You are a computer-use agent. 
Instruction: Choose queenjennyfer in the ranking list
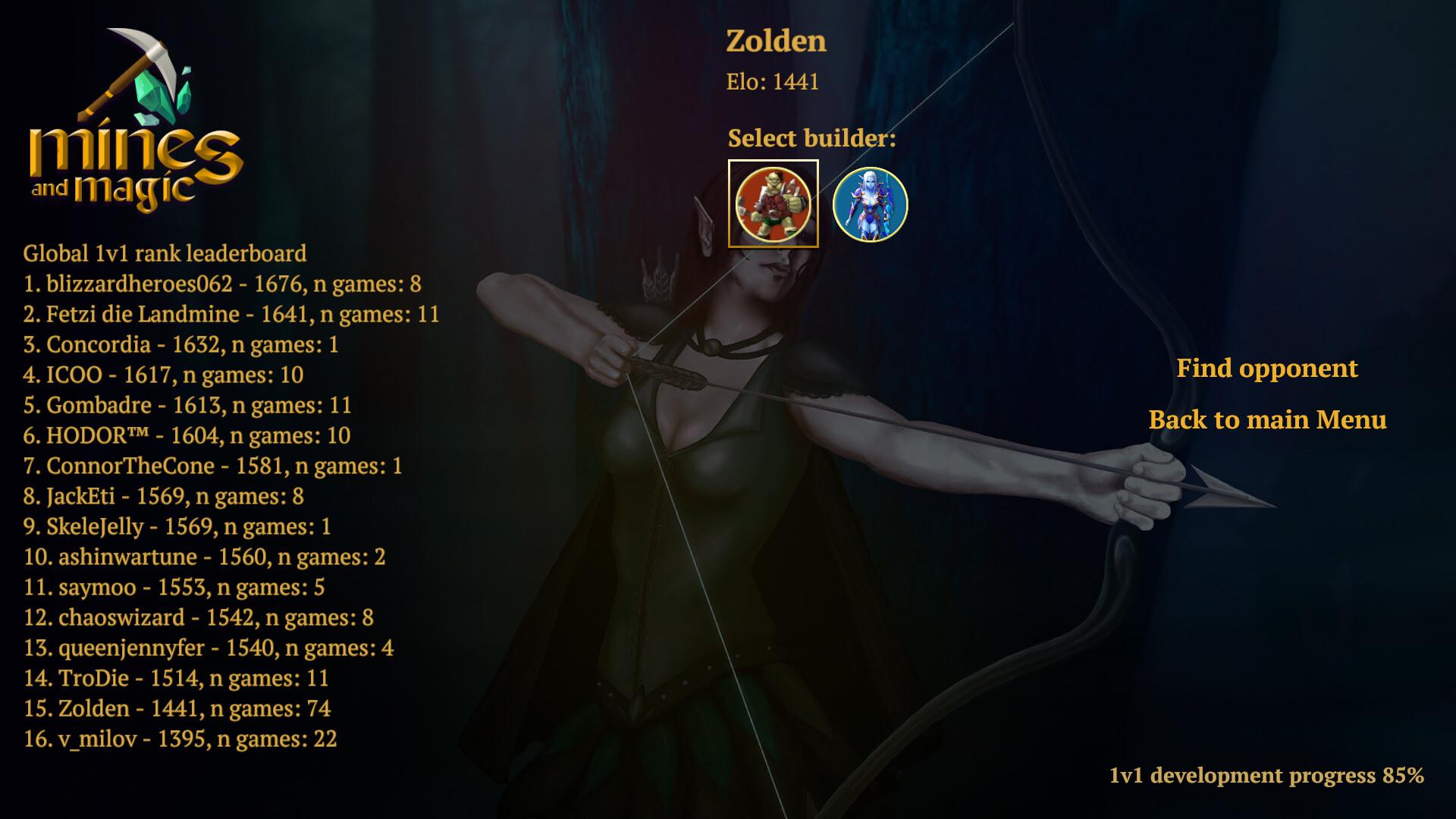click(x=208, y=648)
